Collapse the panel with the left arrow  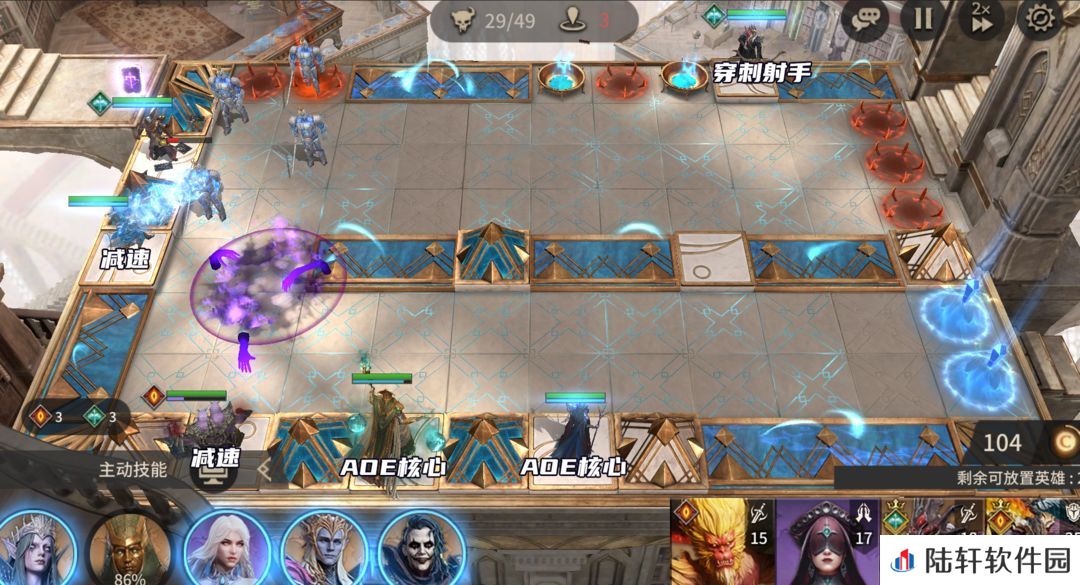(x=265, y=467)
